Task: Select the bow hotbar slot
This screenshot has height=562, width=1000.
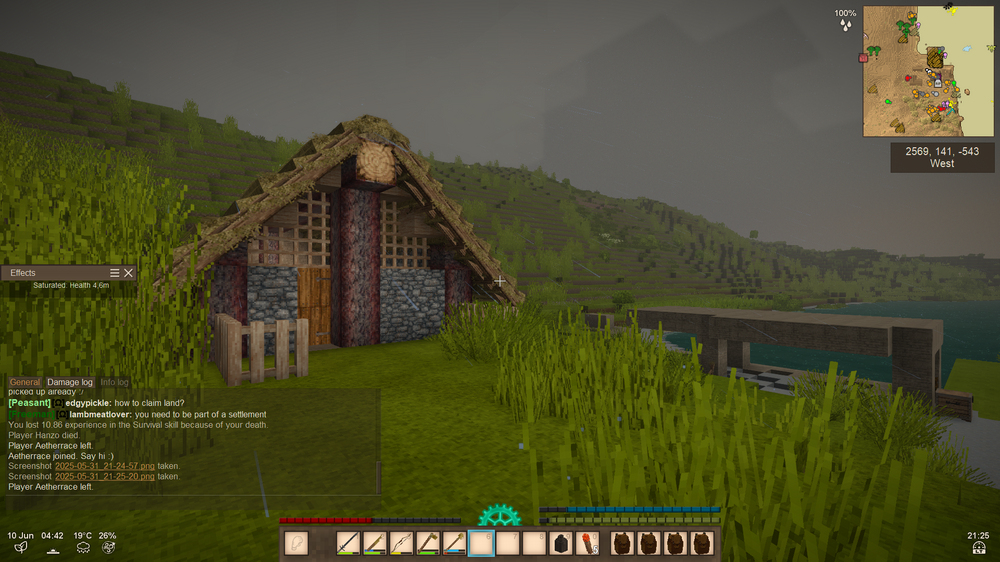Action: pos(401,543)
